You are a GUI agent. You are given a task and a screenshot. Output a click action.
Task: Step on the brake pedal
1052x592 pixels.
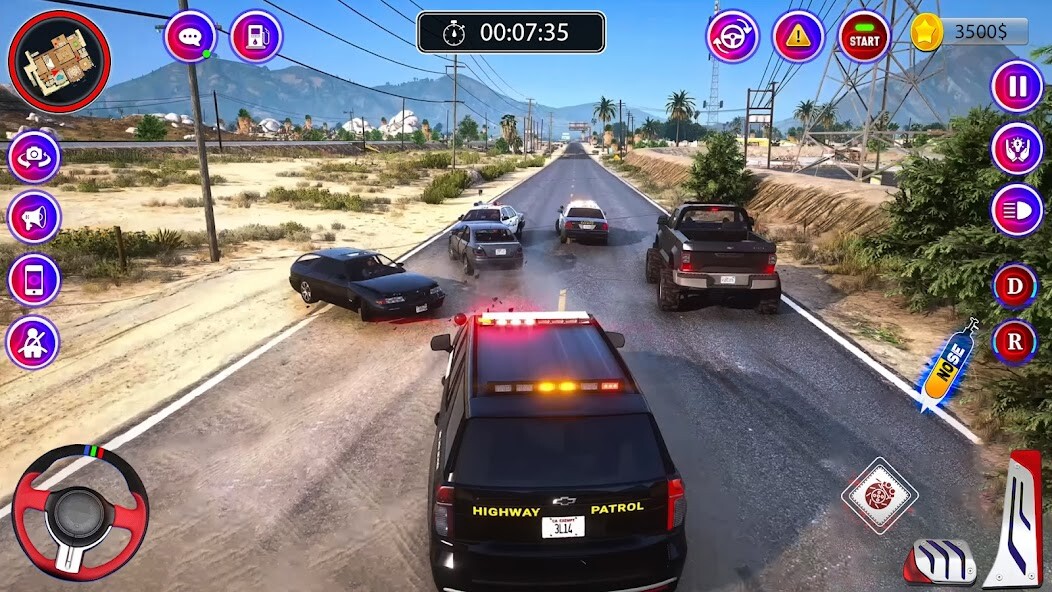(940, 562)
